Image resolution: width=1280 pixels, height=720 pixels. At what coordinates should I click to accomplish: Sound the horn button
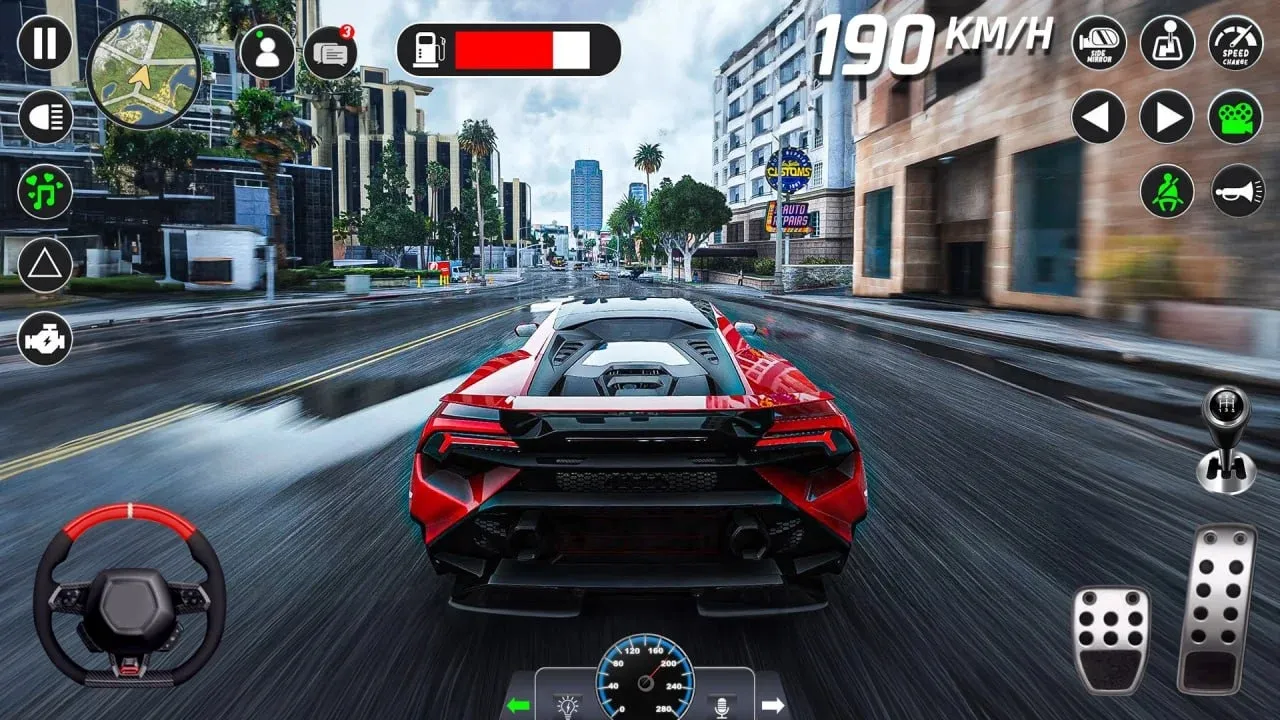1238,191
